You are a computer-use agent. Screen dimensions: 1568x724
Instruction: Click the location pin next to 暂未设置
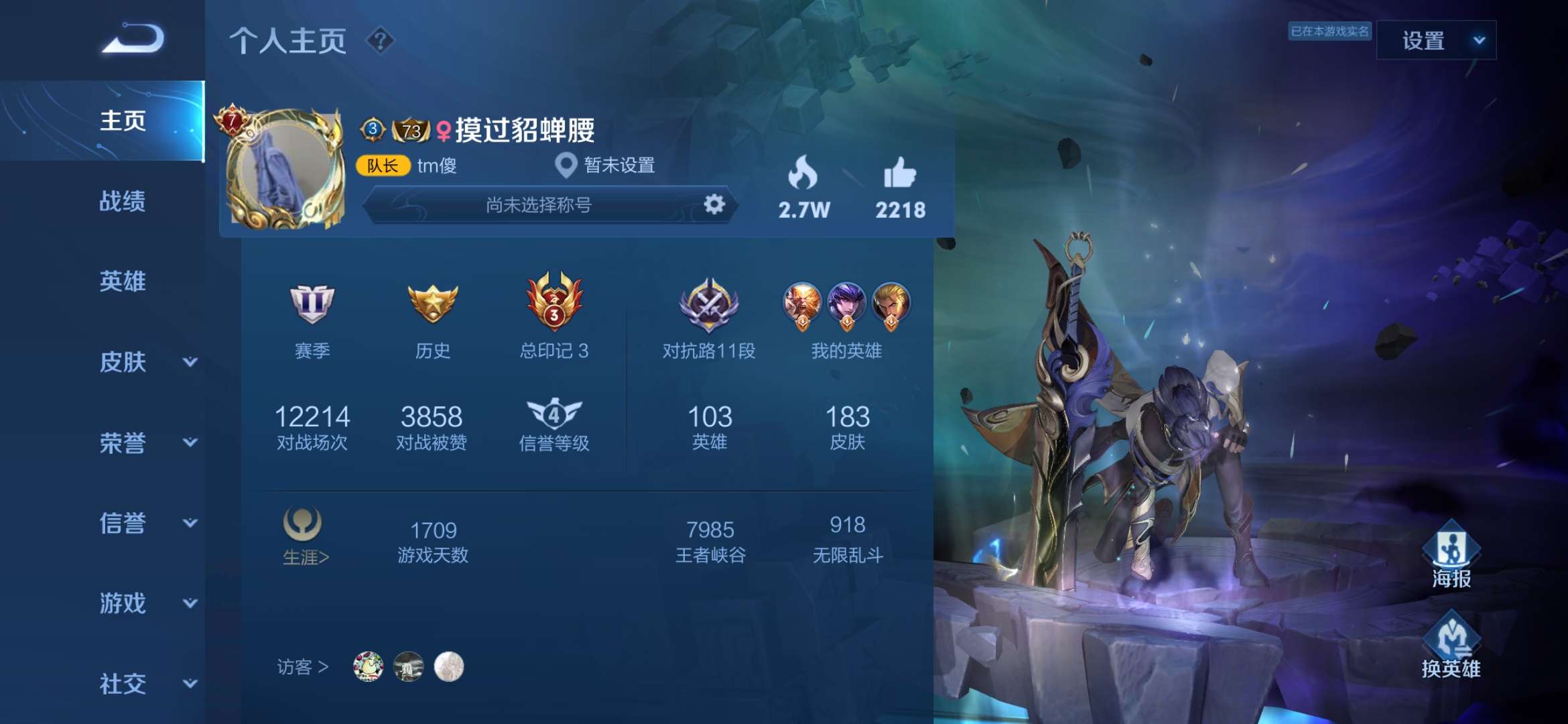tap(566, 164)
